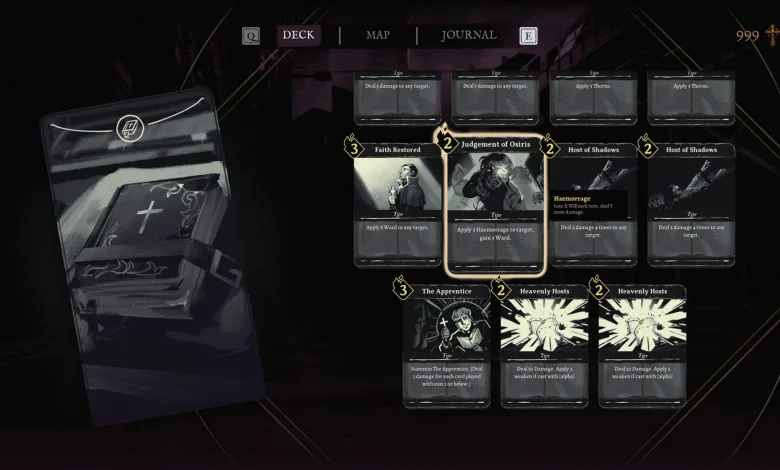The image size is (780, 470).
Task: Pick The Apprentice card
Action: [446, 347]
